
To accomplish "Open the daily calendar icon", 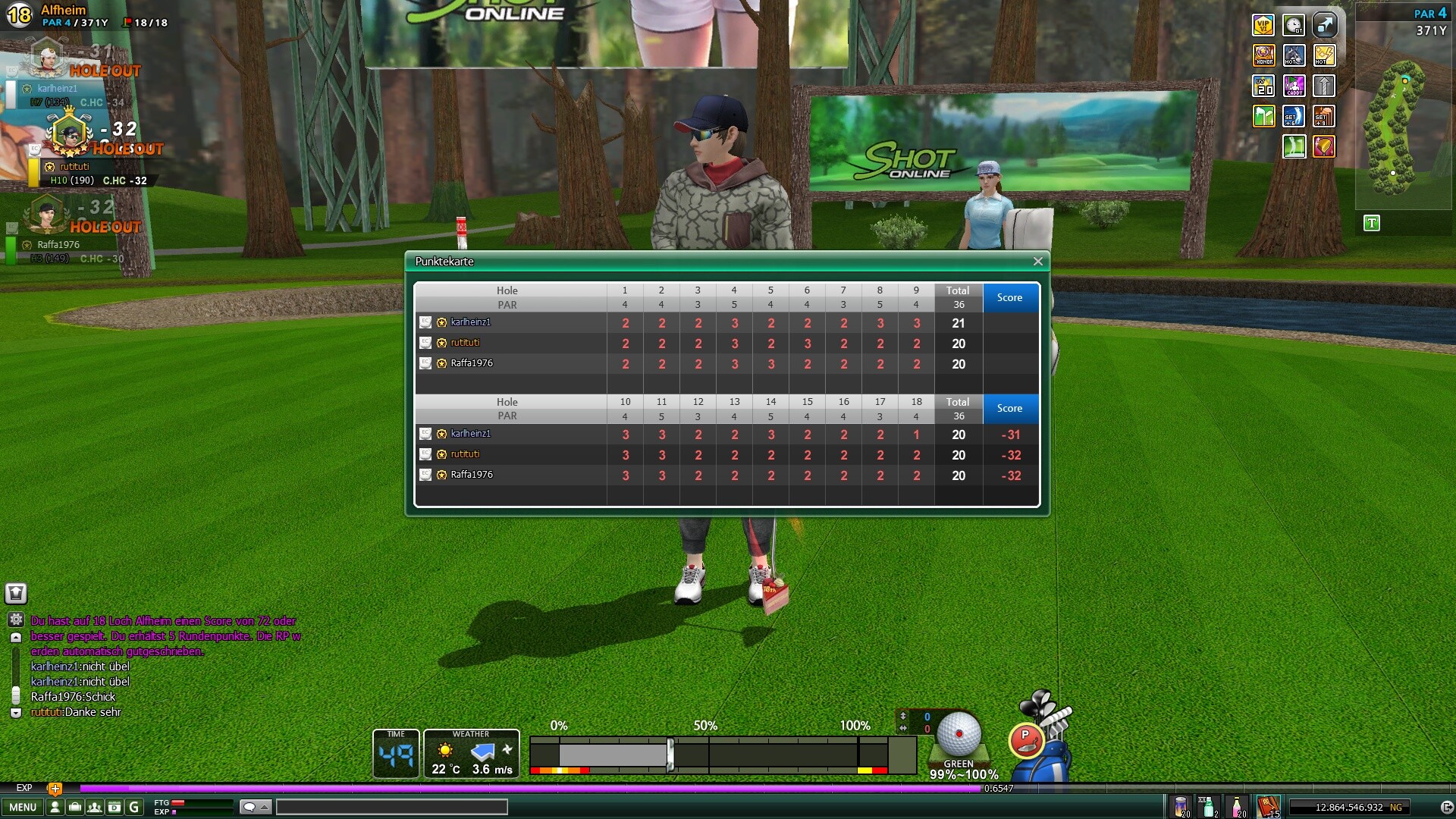I will pos(114,807).
